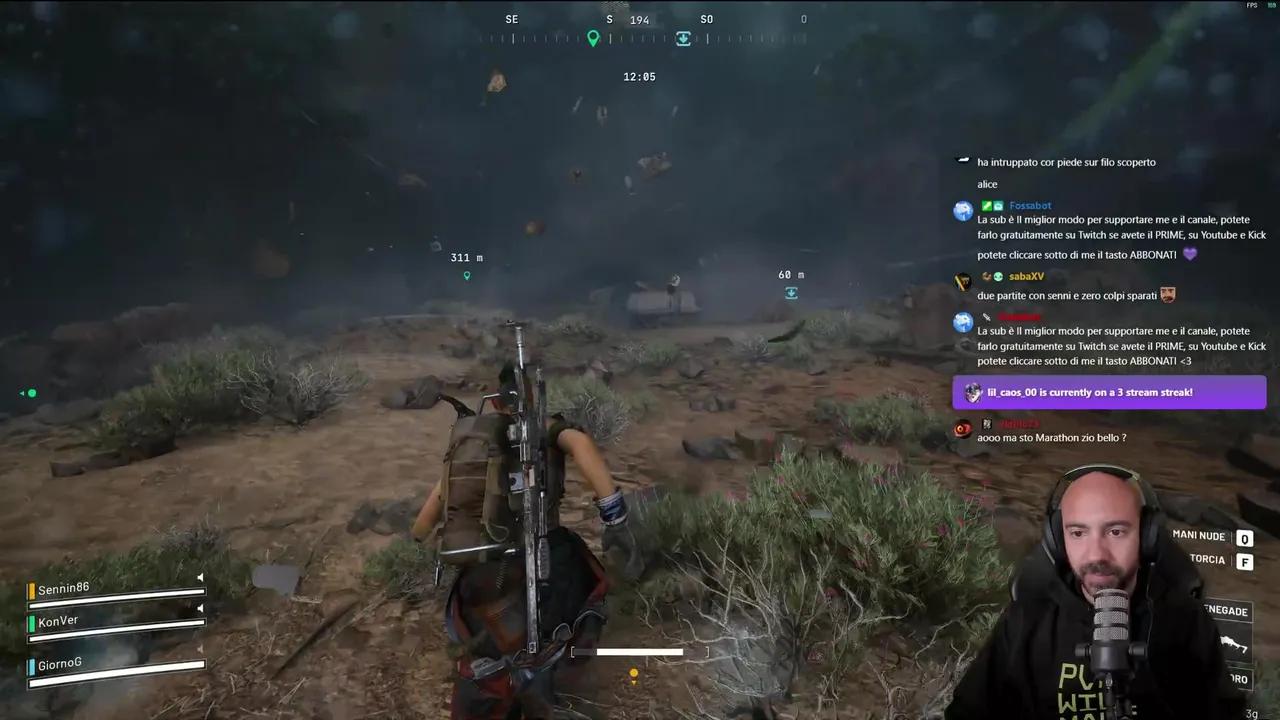Image resolution: width=1280 pixels, height=720 pixels.
Task: Click the purple heart emote in Fossabot's message
Action: coord(1189,254)
